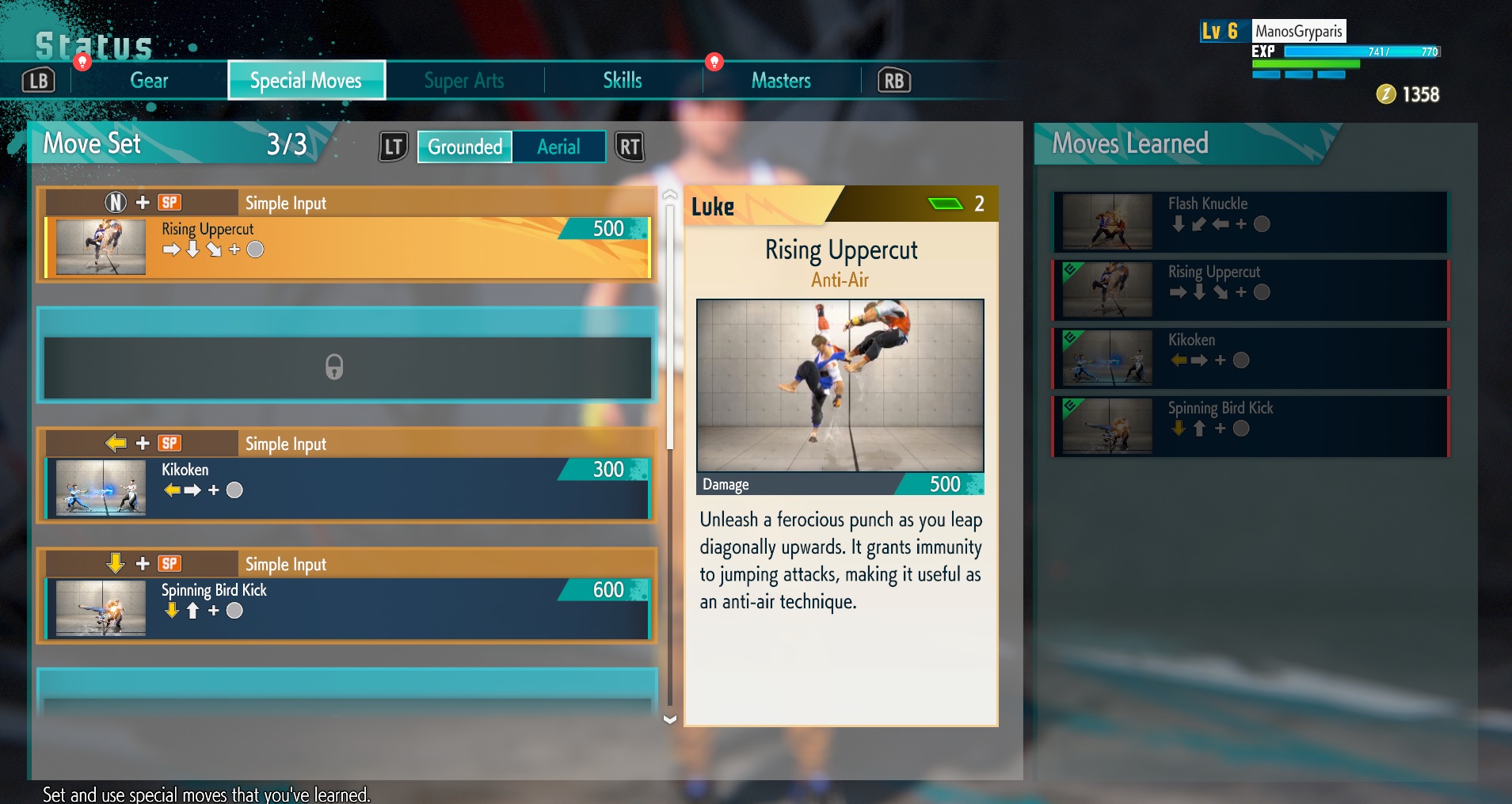Viewport: 1512px width, 804px height.
Task: Choose Kikoken in Moves Learned list
Action: 1250,358
